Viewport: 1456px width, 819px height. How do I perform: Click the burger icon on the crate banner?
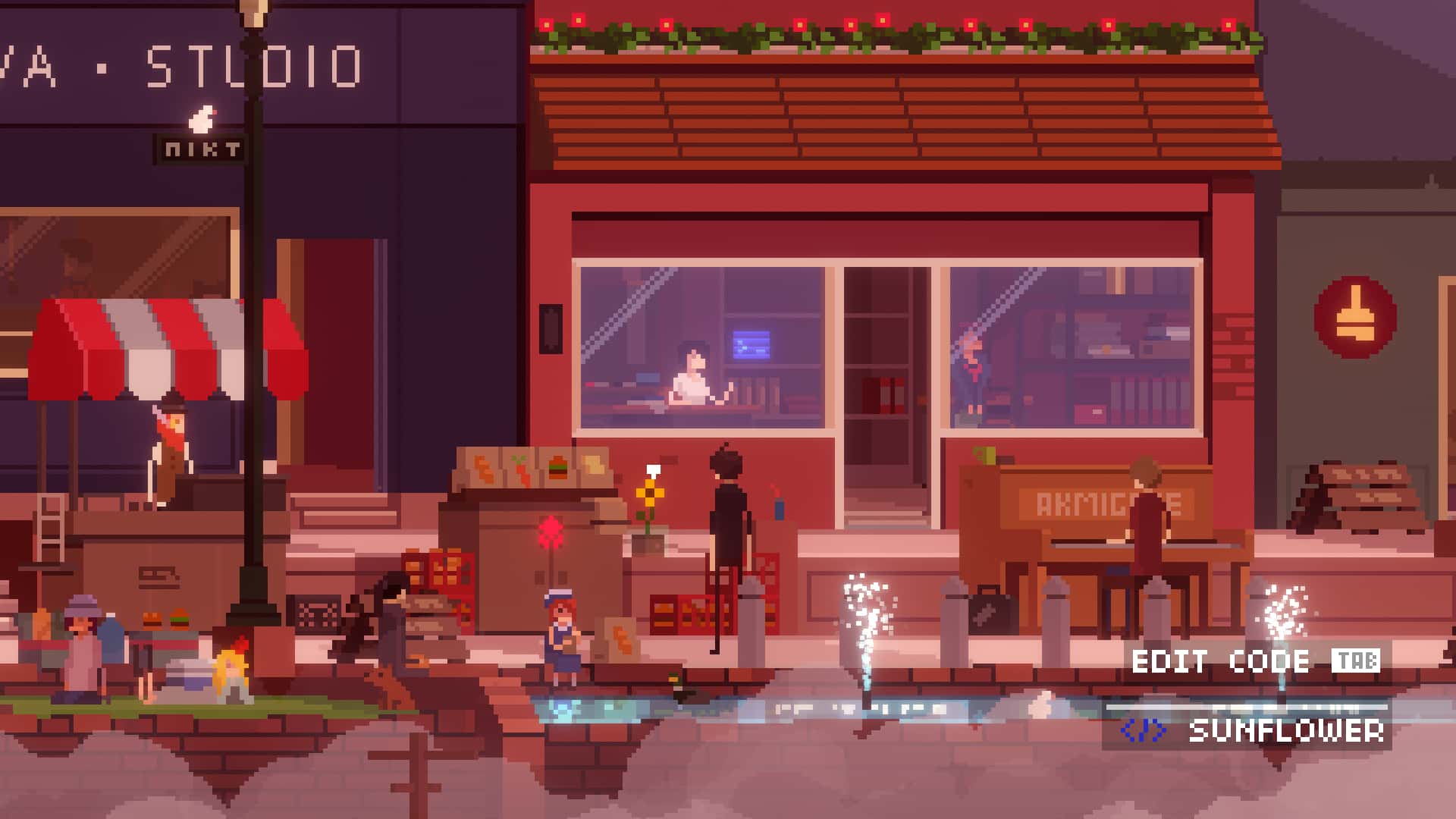coord(557,467)
